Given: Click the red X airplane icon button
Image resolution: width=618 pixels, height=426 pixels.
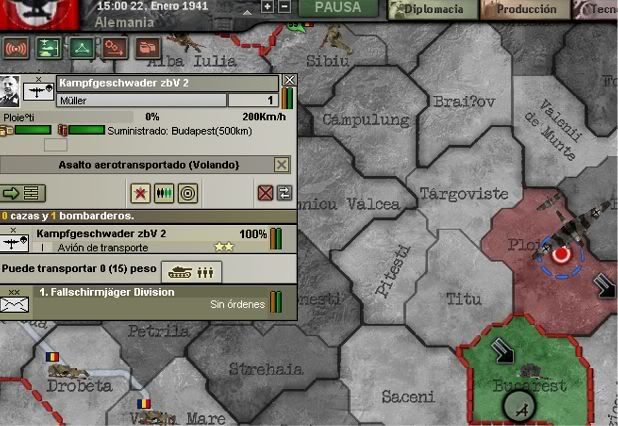Looking at the screenshot, I should pyautogui.click(x=142, y=193).
